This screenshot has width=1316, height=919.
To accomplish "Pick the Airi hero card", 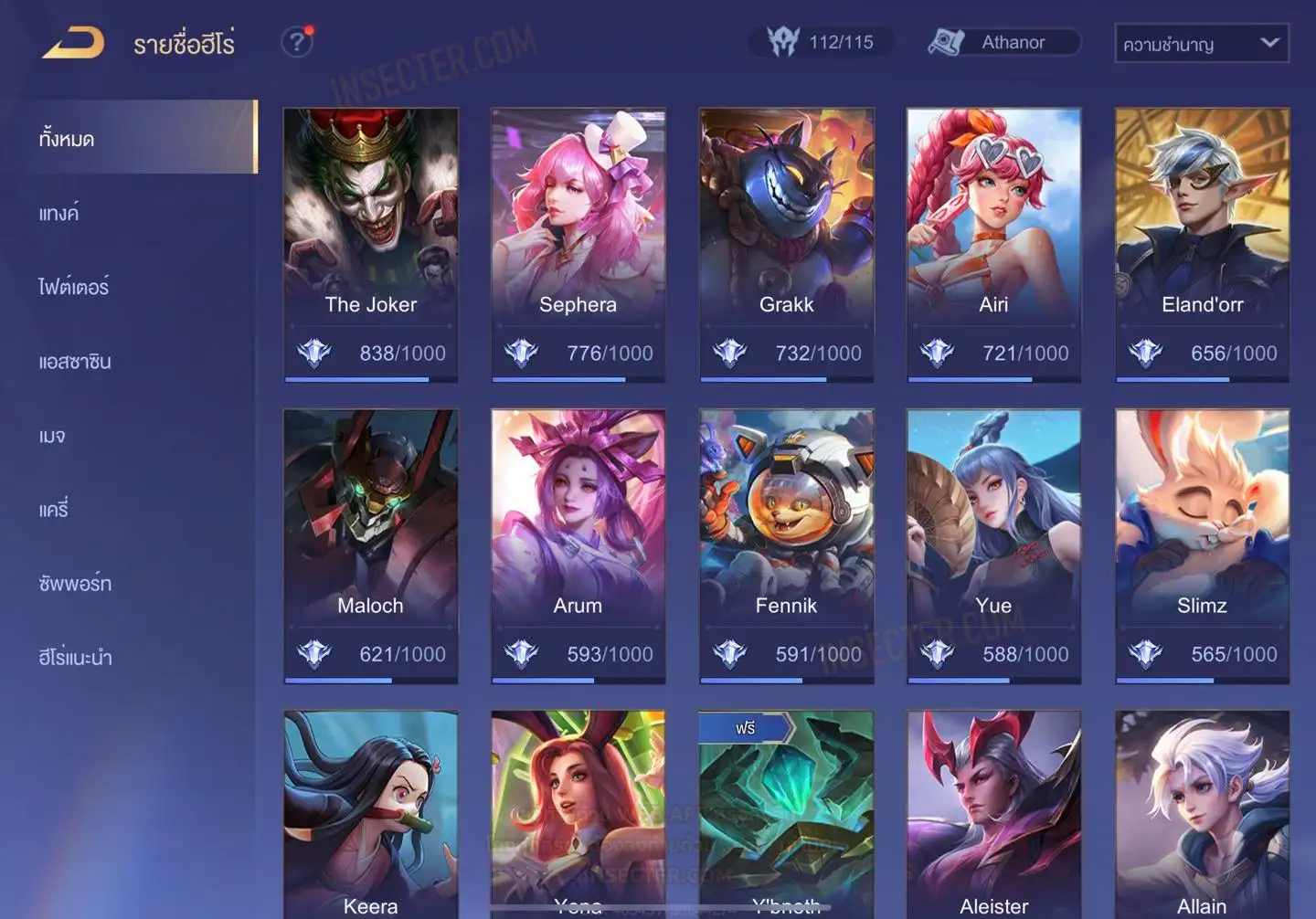I will (993, 244).
